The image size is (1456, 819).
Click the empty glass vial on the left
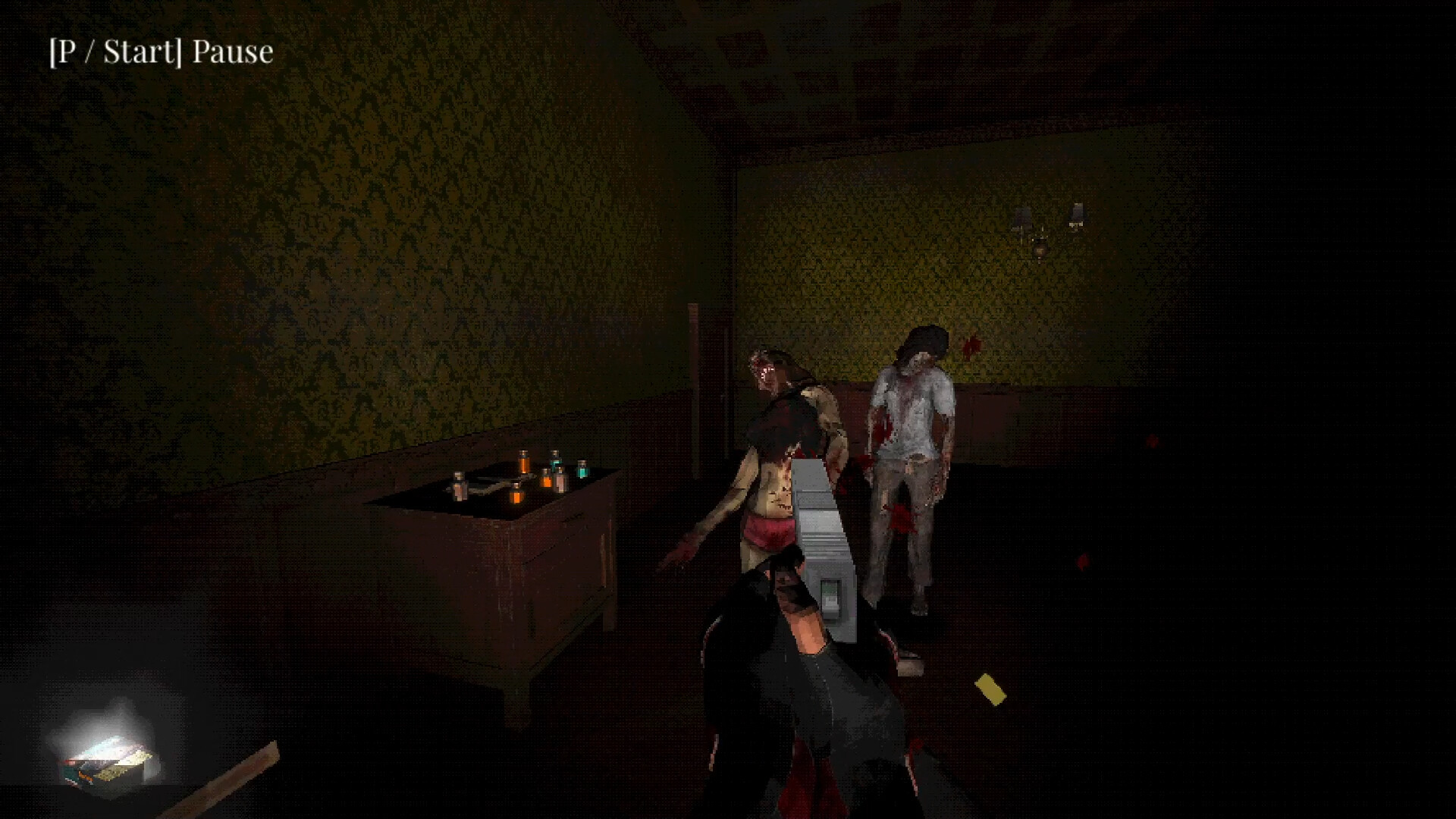coord(459,485)
